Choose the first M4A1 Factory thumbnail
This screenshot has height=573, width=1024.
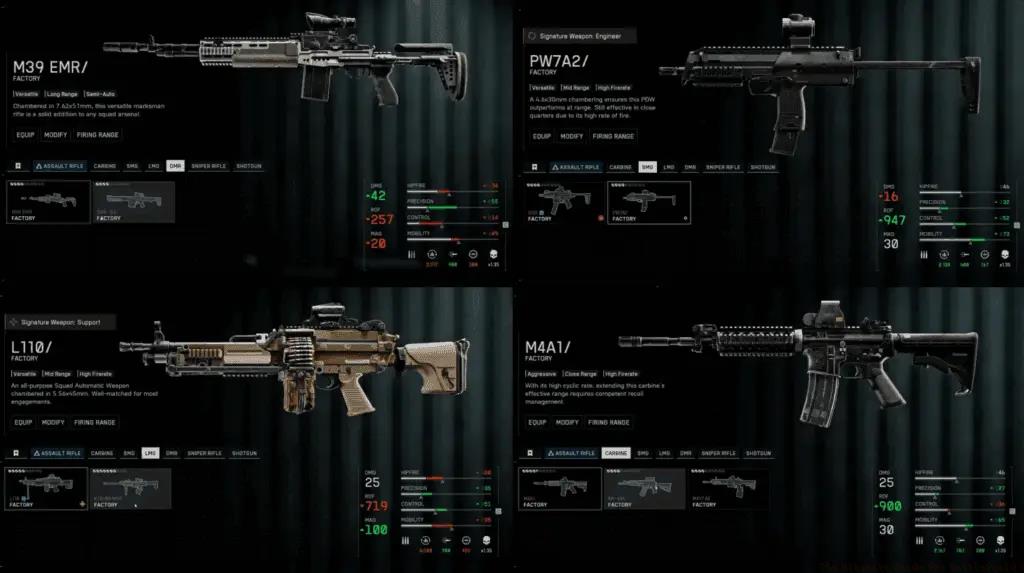coord(560,488)
